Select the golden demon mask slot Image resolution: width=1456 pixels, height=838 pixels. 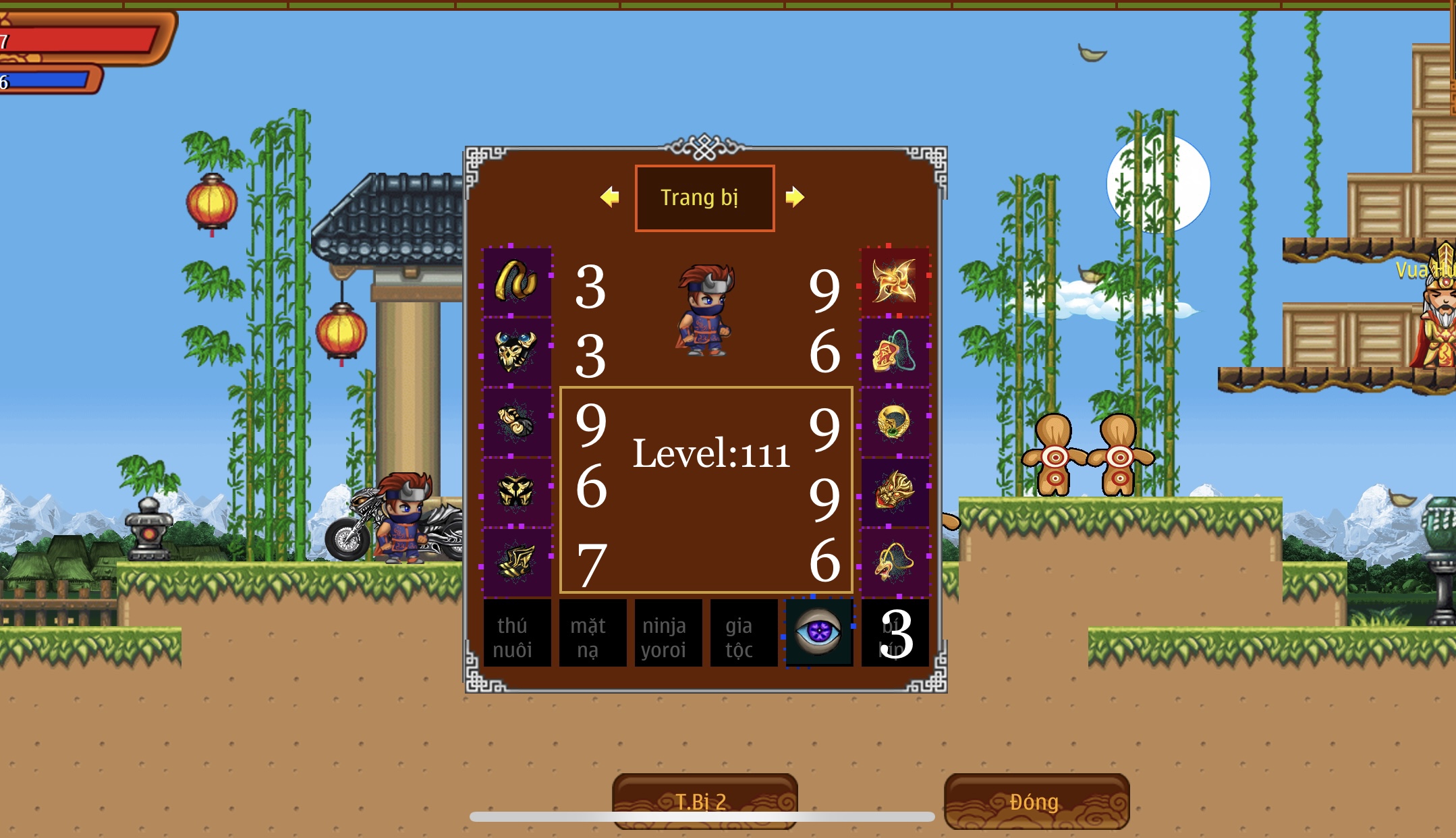coord(895,492)
